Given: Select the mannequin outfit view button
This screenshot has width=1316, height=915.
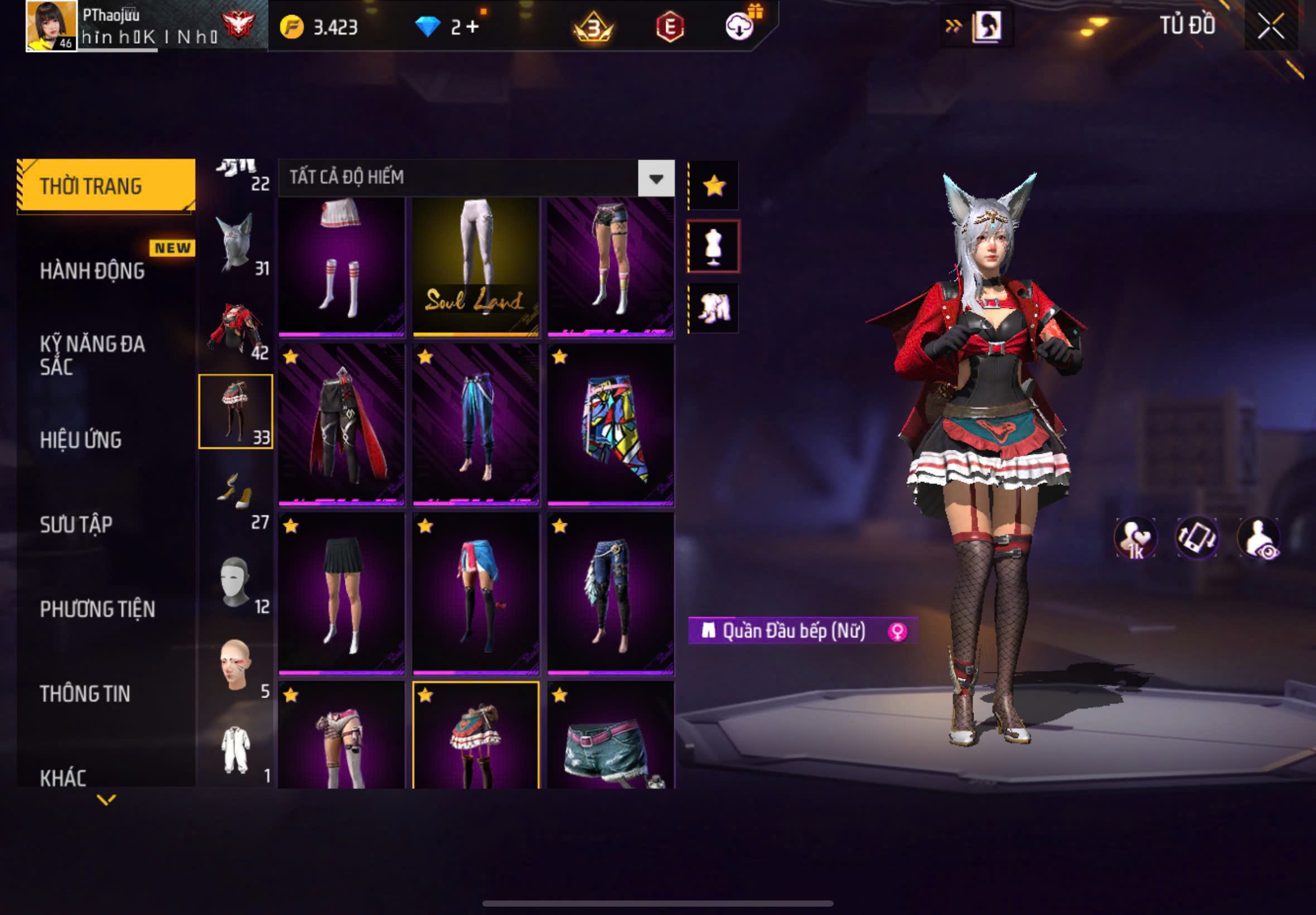Looking at the screenshot, I should pos(713,247).
